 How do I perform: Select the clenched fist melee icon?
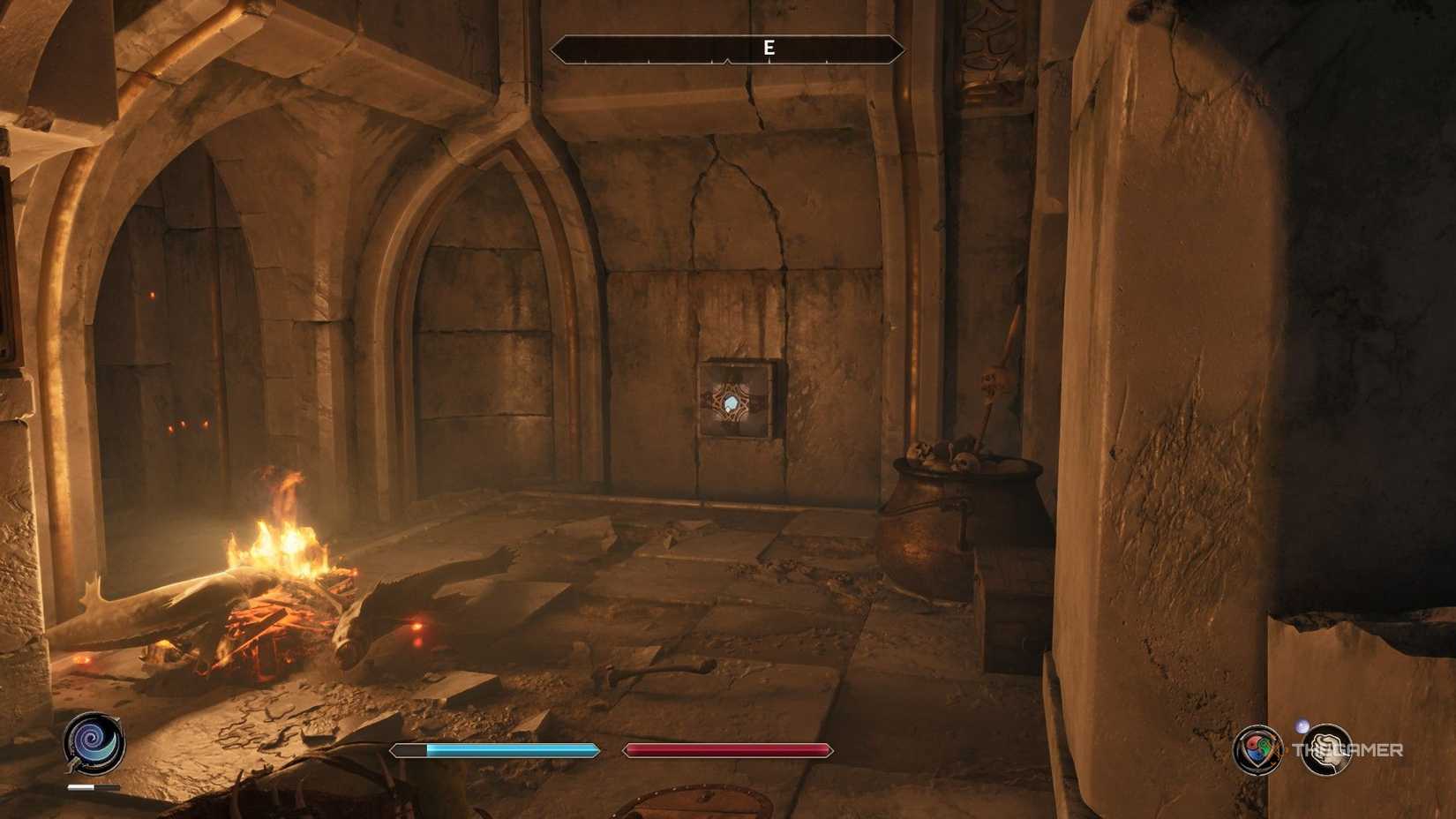tap(1328, 750)
